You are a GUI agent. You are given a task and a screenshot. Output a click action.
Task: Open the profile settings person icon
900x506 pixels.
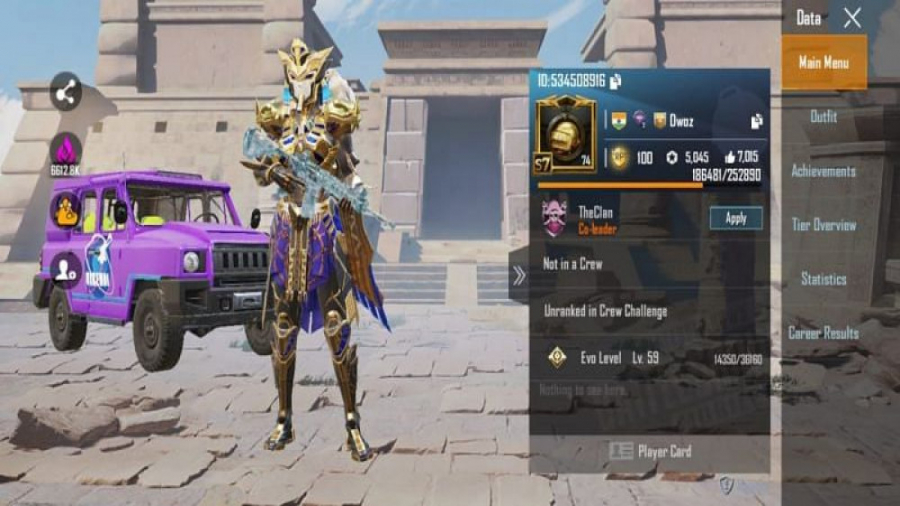point(66,268)
